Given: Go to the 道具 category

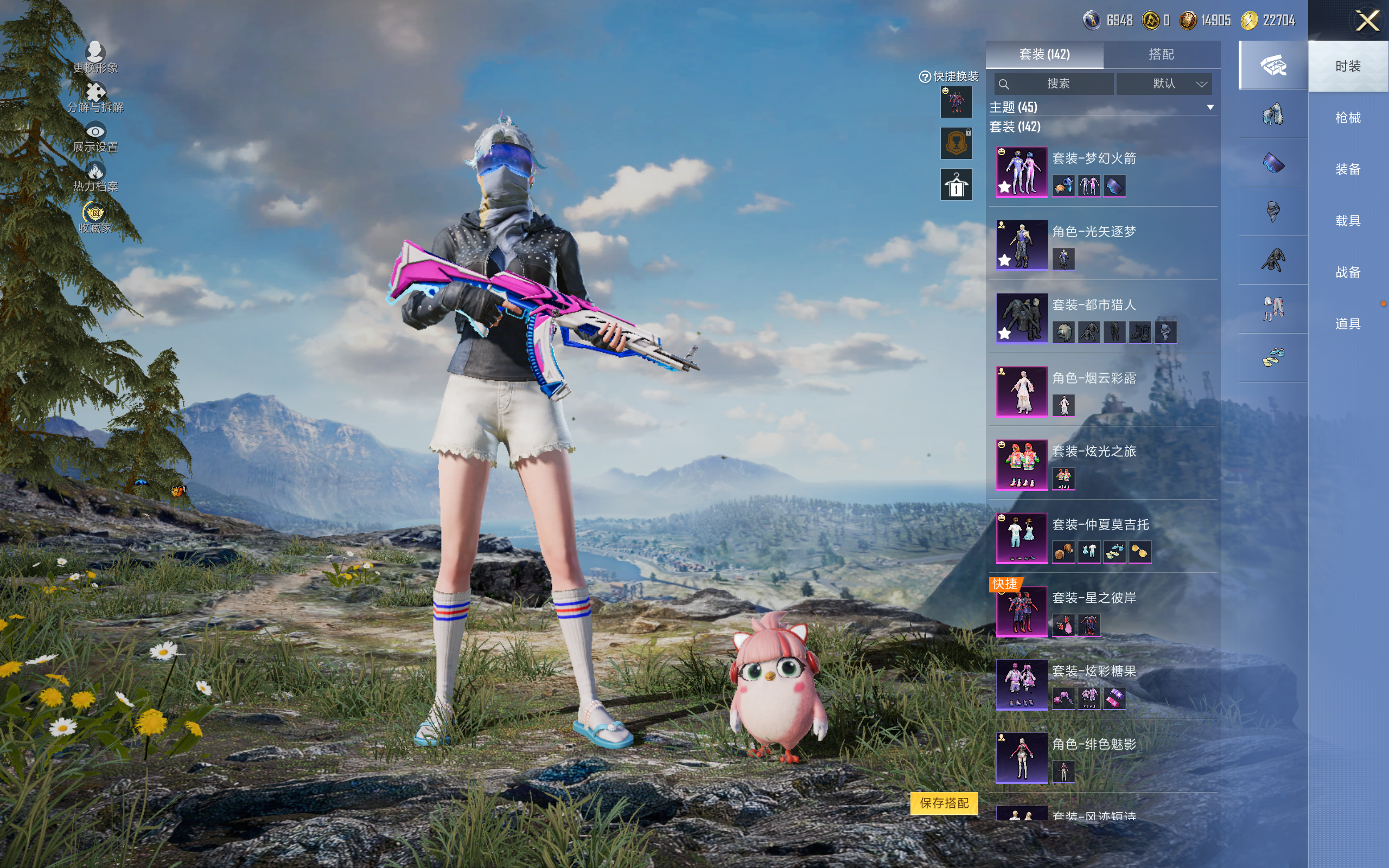Looking at the screenshot, I should click(x=1347, y=324).
